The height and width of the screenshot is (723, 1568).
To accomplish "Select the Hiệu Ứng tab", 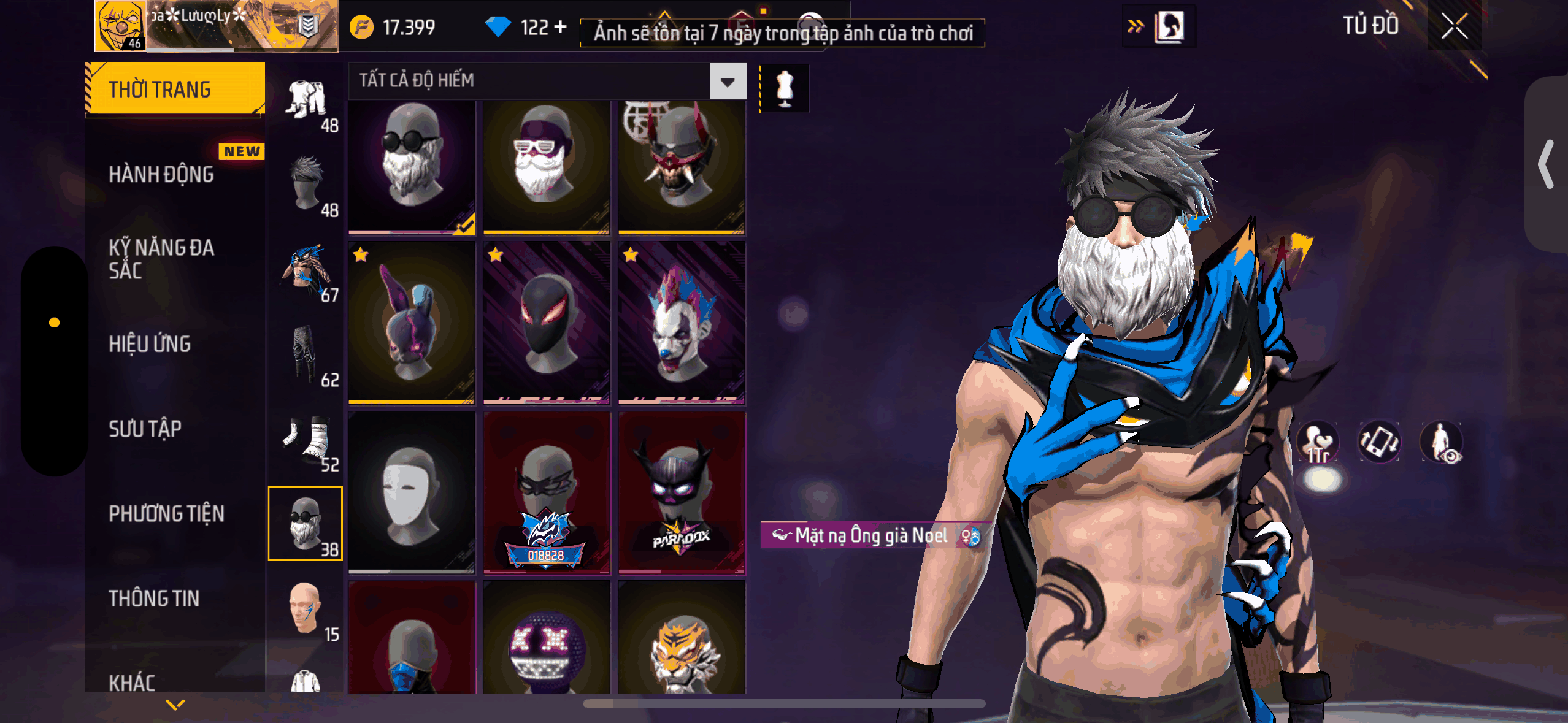I will 150,344.
